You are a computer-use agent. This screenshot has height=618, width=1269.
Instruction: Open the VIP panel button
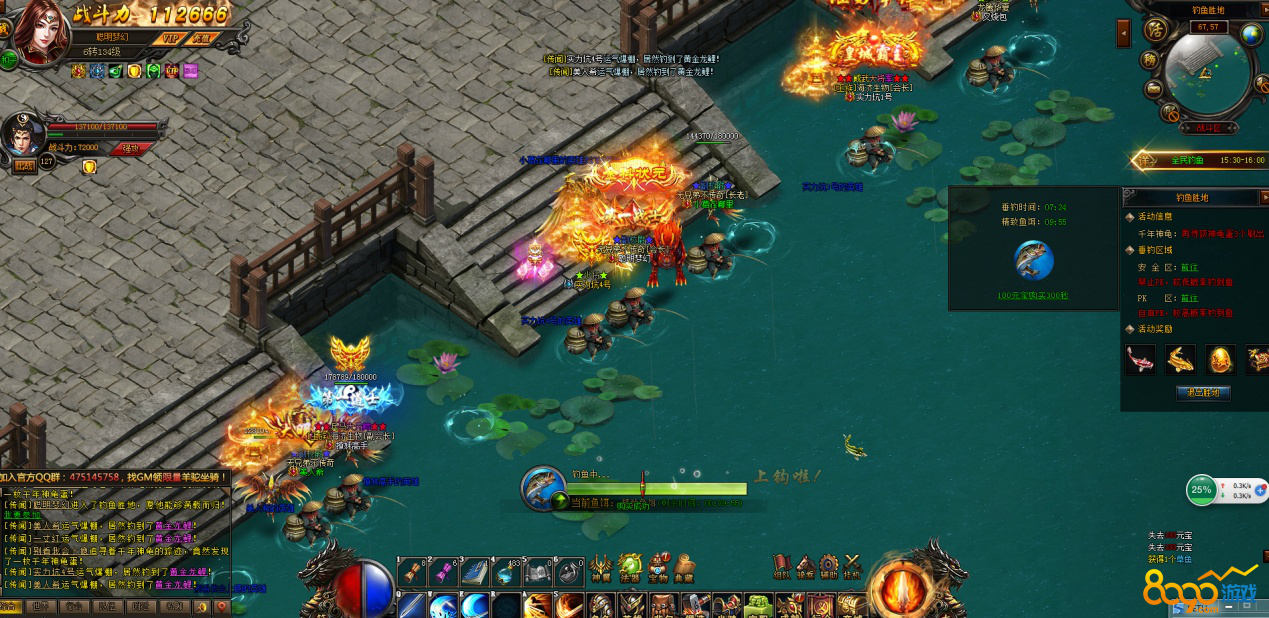pos(171,38)
